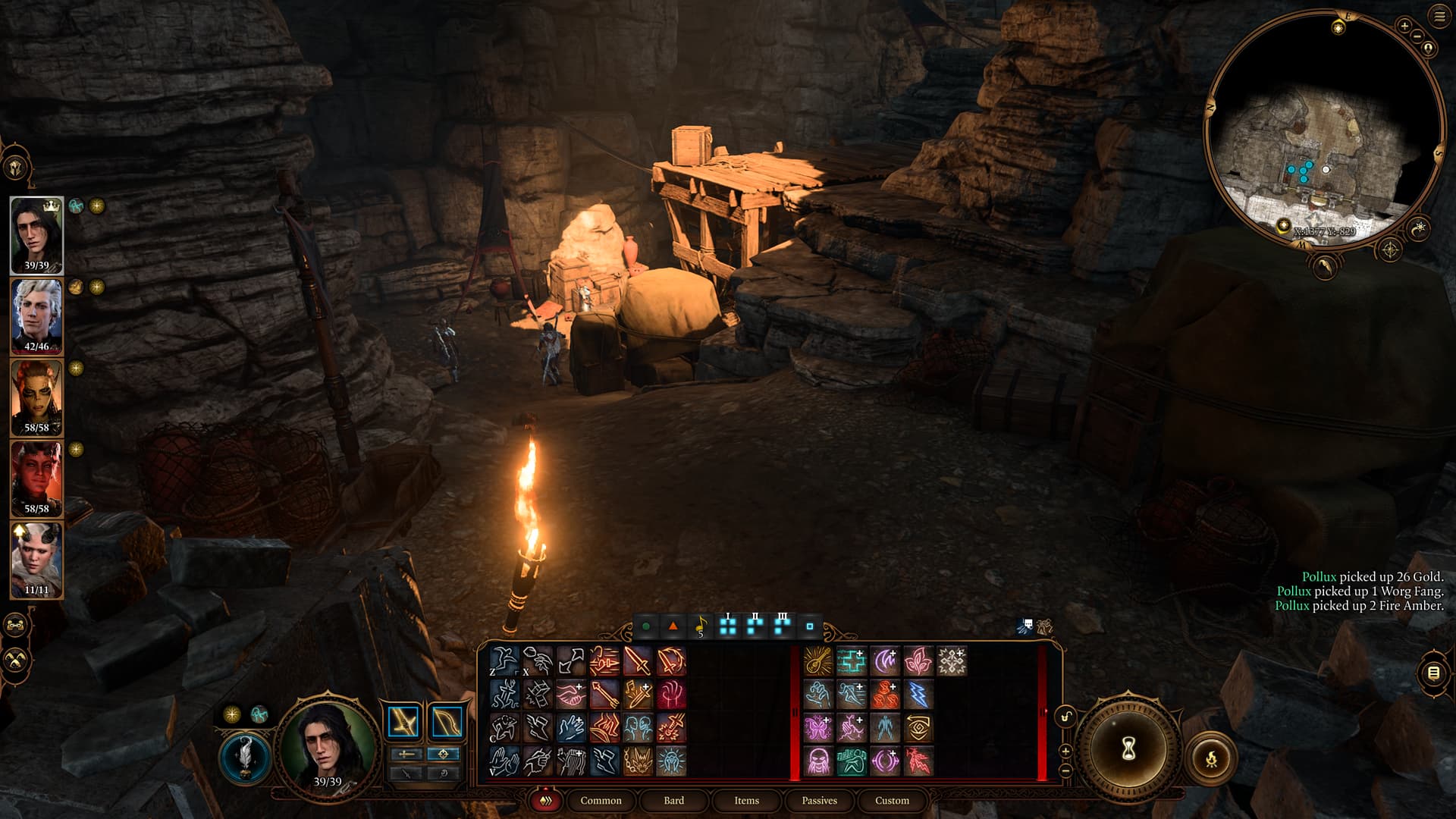
Task: Switch to the Custom hotbar tab
Action: [892, 800]
